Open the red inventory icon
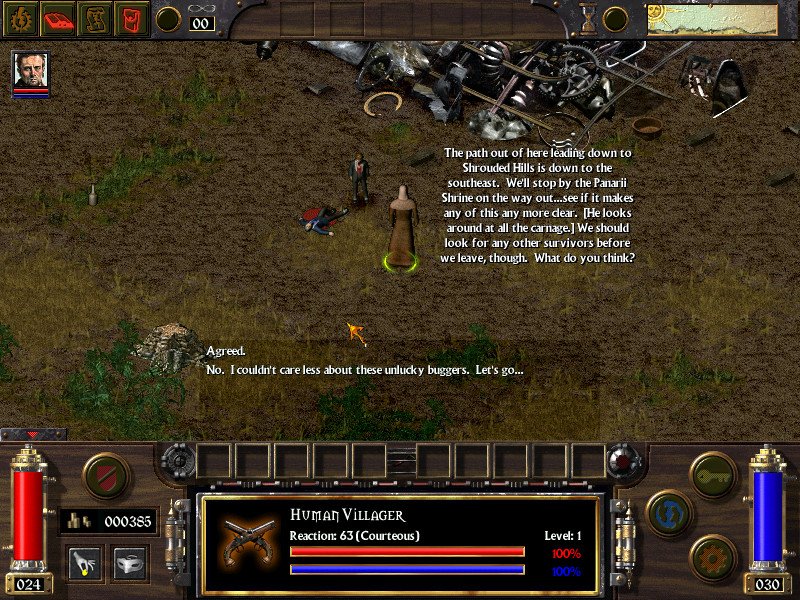This screenshot has height=600, width=800. click(131, 18)
